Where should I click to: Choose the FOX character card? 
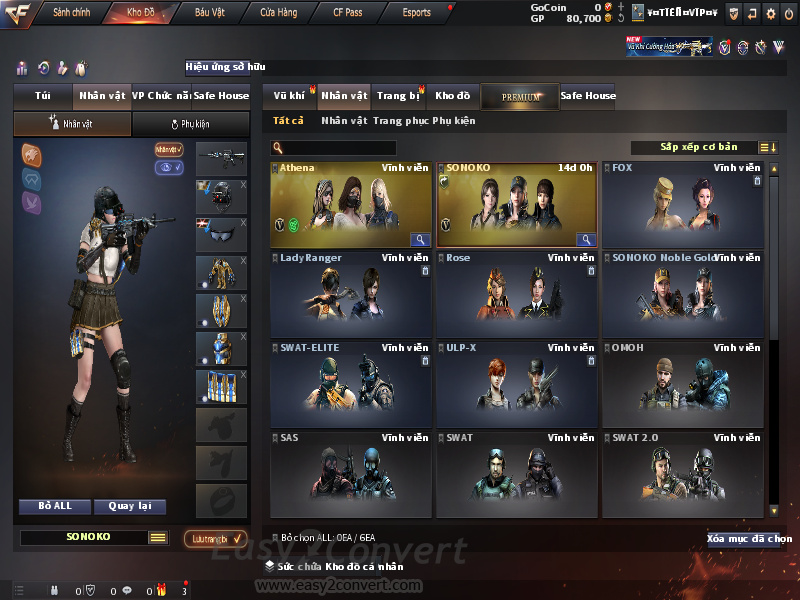pyautogui.click(x=684, y=204)
